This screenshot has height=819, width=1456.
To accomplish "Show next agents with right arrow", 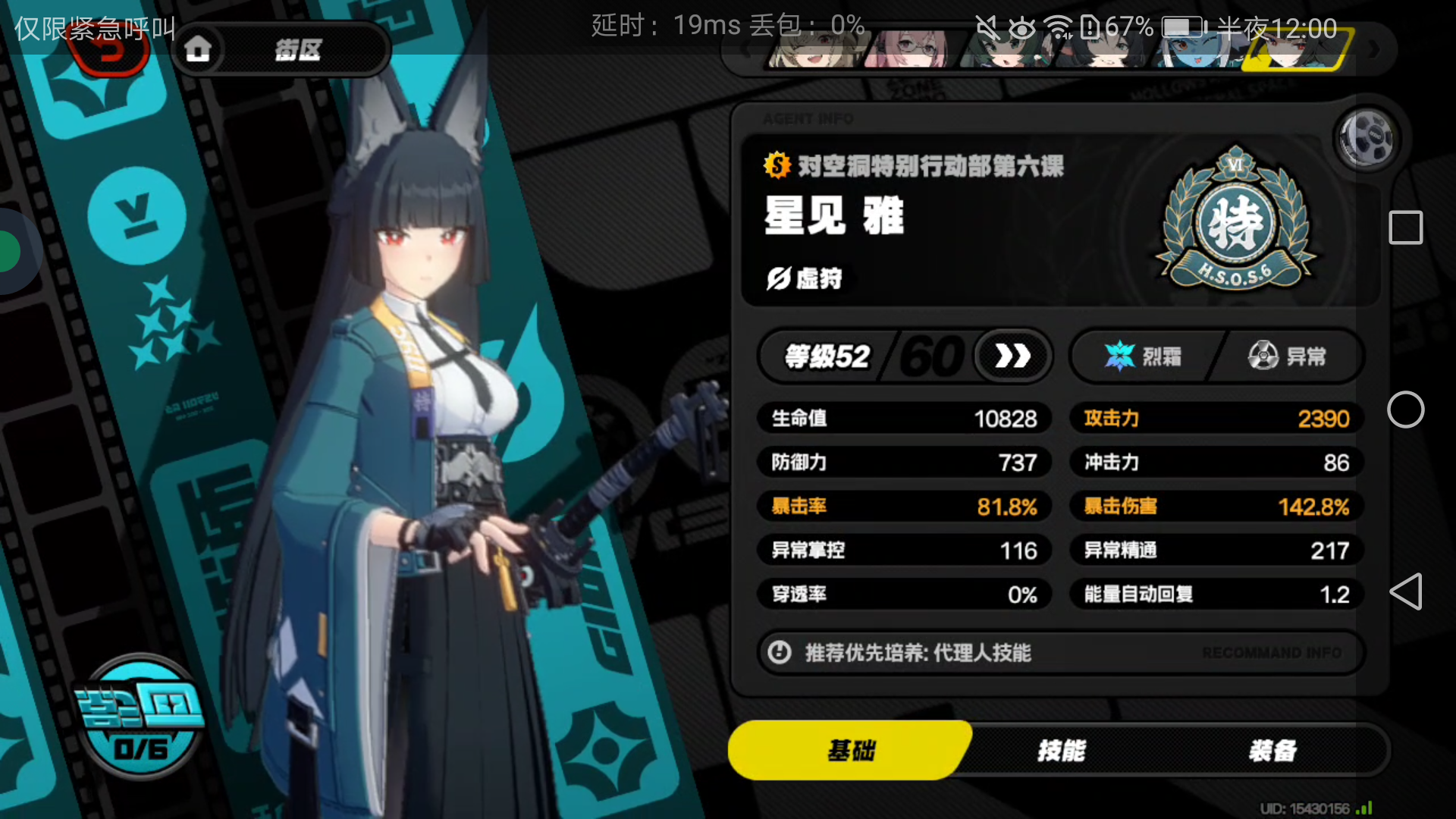I will tap(1374, 50).
